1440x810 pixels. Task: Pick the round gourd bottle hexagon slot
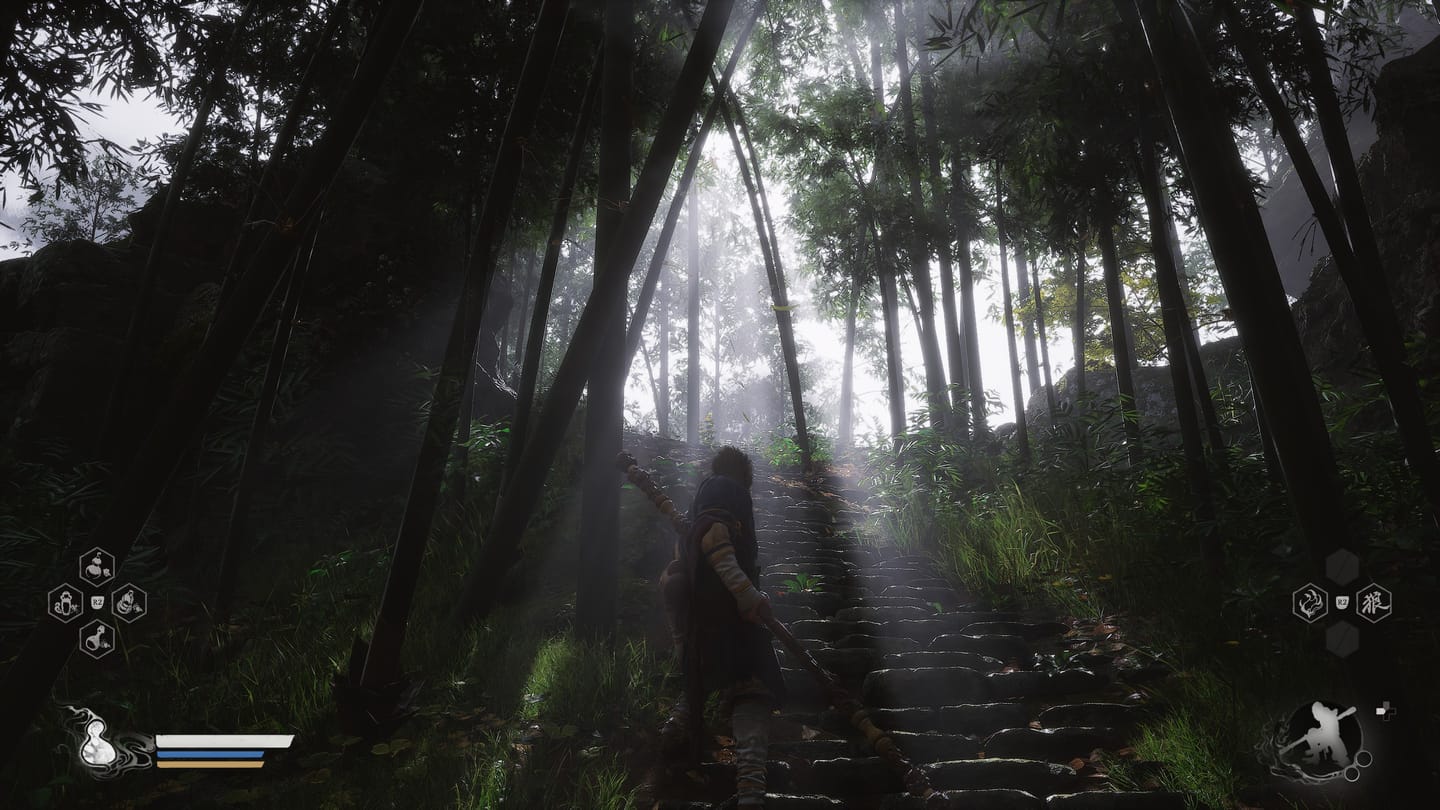(97, 567)
